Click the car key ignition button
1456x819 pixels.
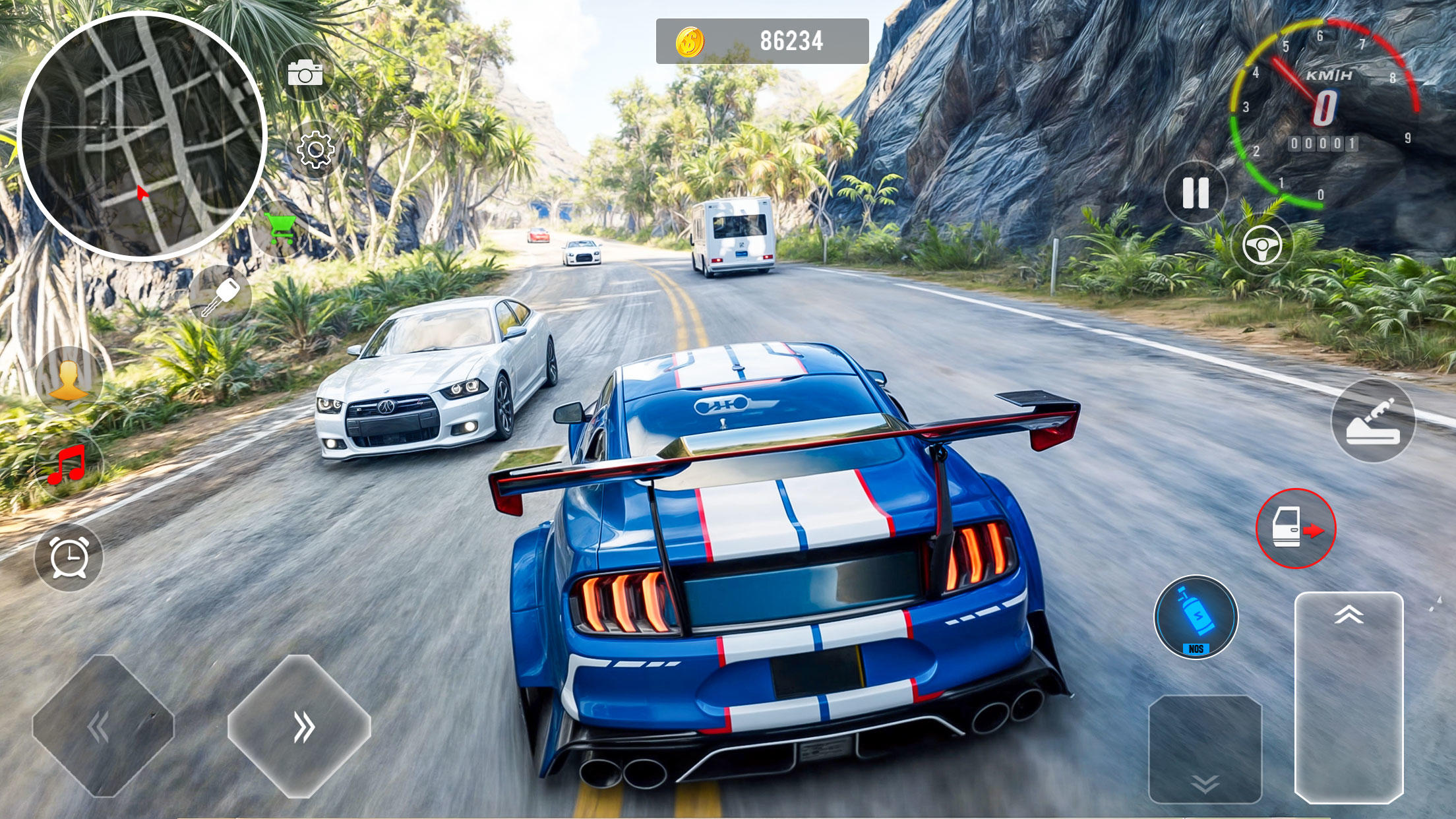[221, 296]
